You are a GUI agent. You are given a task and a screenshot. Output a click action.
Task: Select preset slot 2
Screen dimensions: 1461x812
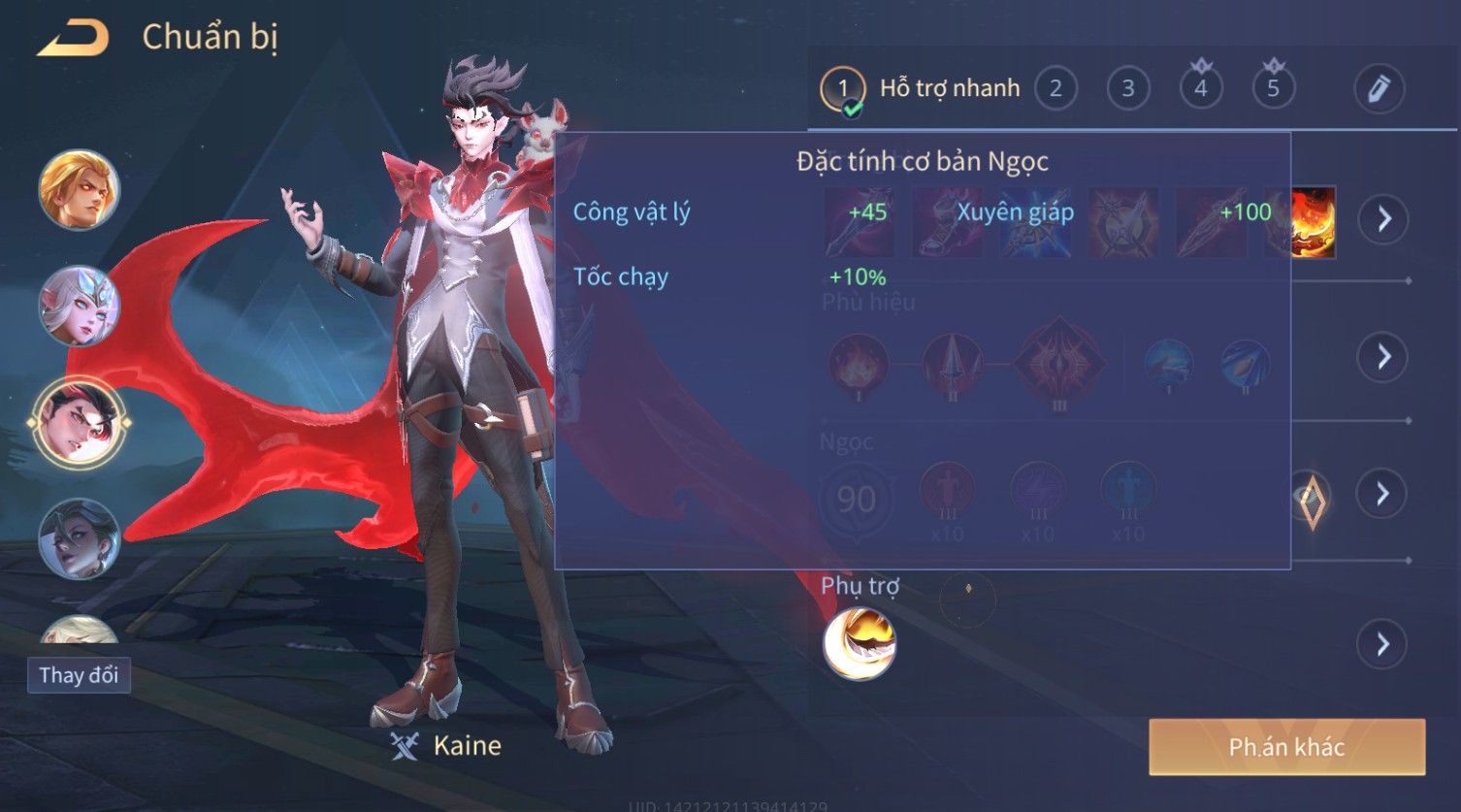[1055, 89]
